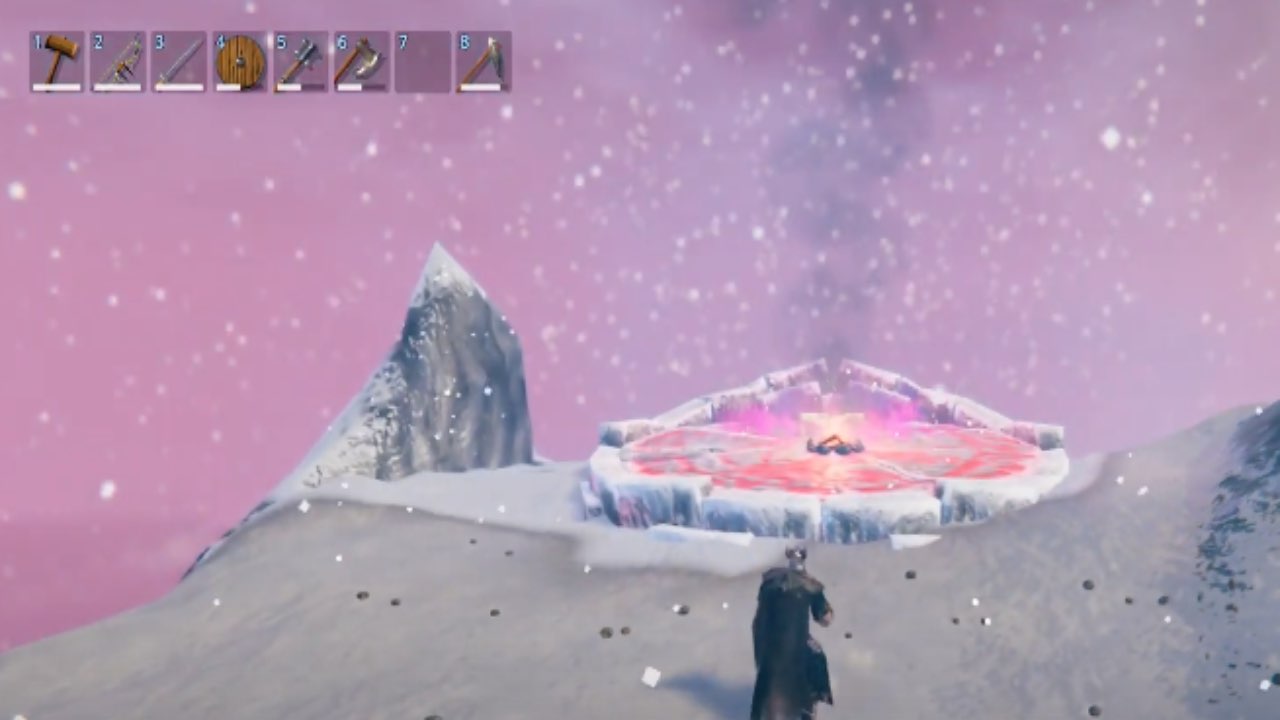Equip the round wooden shield

tap(240, 61)
